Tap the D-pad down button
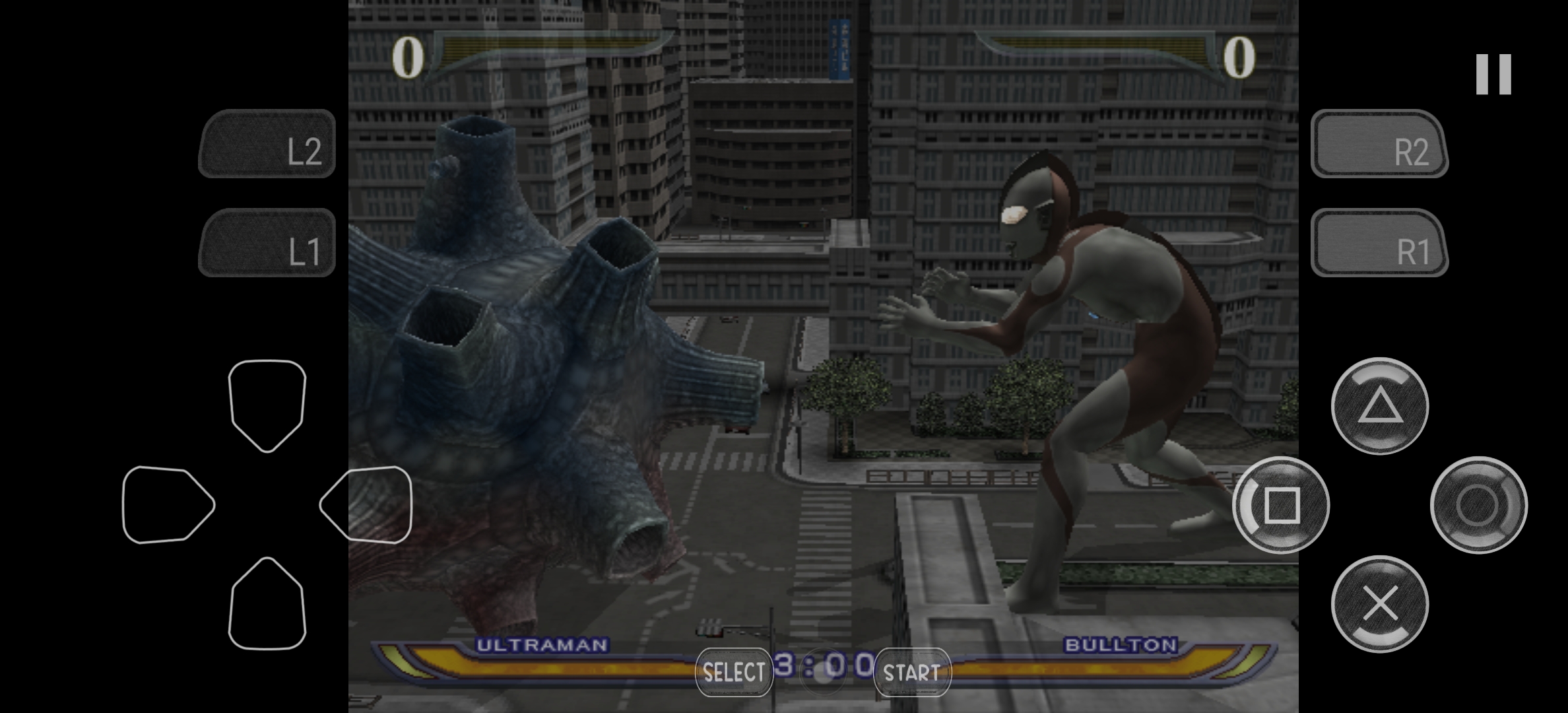Screen dimensions: 1568x713 (267, 604)
